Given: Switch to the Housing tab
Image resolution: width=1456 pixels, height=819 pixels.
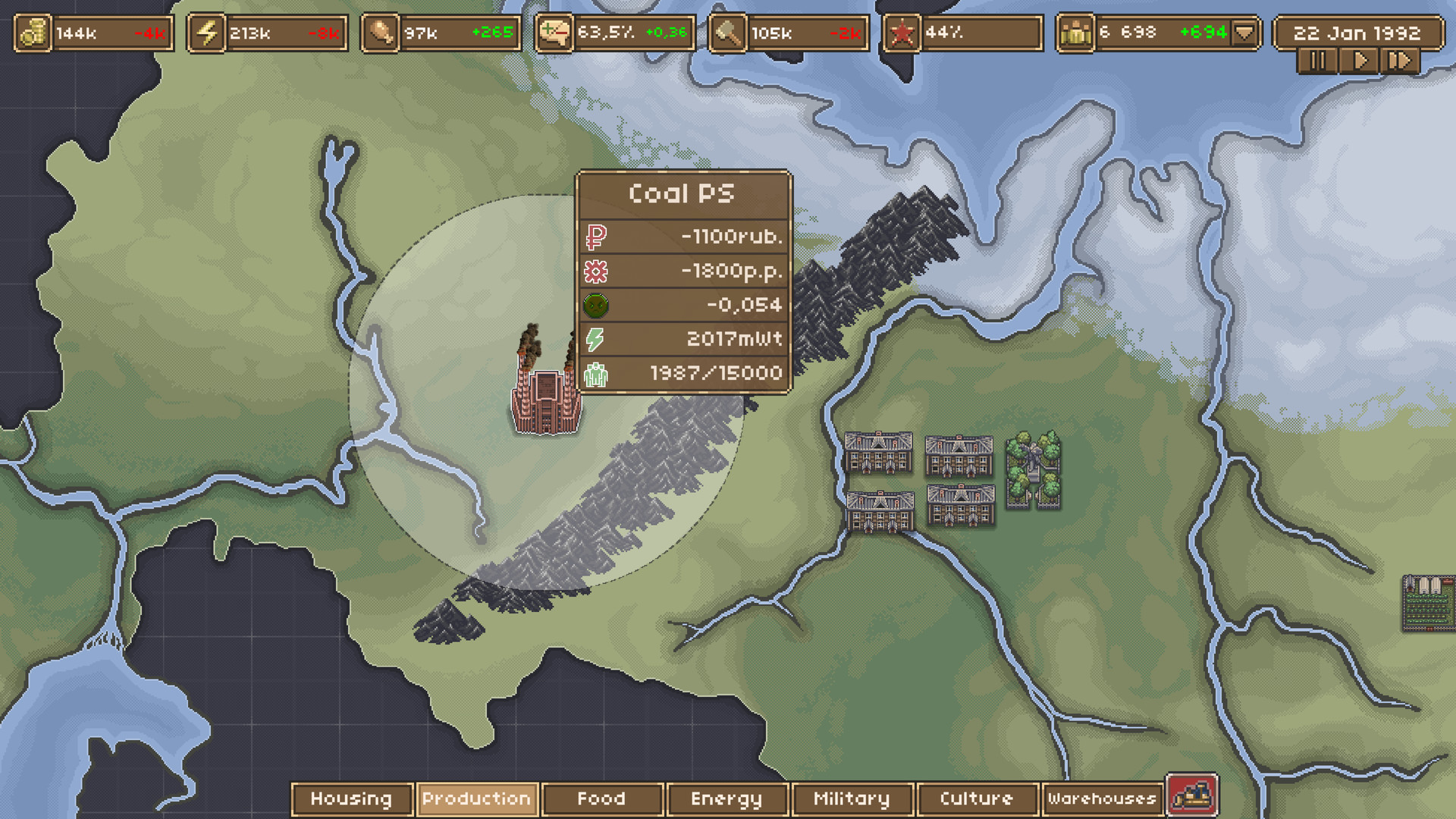Looking at the screenshot, I should (x=352, y=798).
